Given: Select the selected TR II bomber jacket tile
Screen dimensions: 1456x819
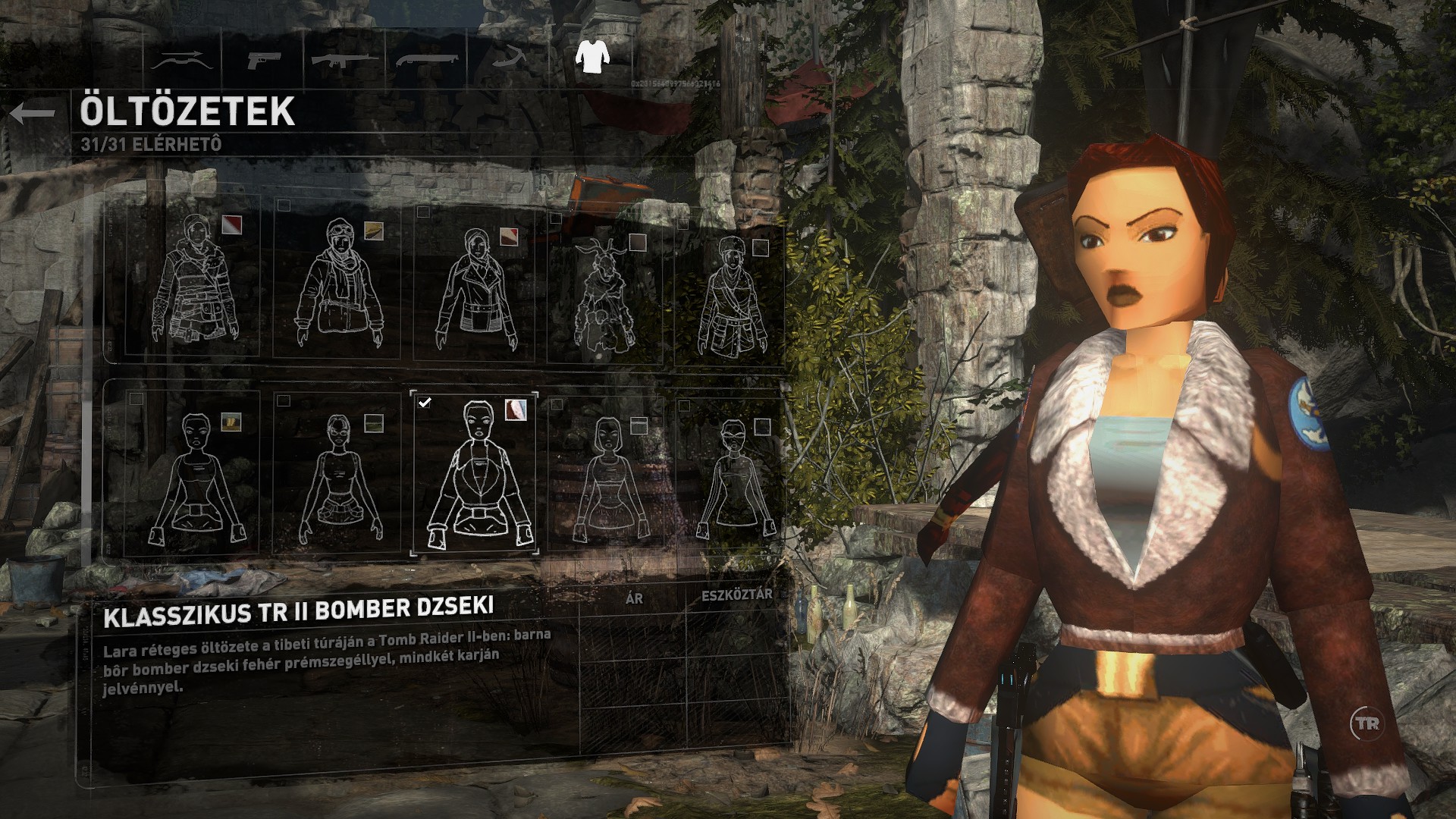Looking at the screenshot, I should click(475, 475).
